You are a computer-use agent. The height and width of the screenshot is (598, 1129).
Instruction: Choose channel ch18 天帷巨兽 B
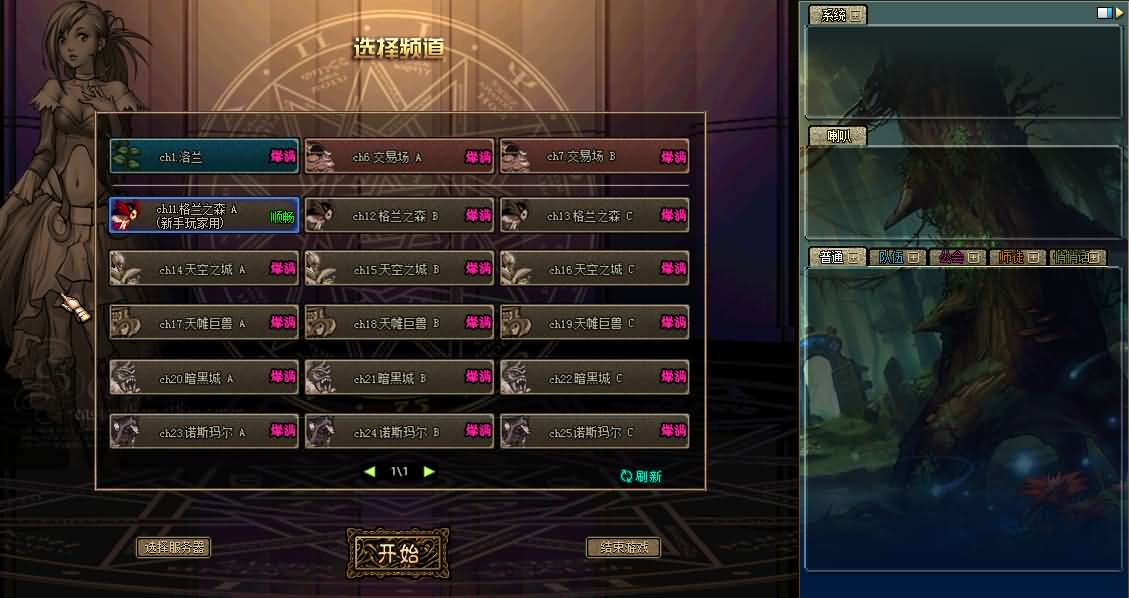click(x=399, y=323)
